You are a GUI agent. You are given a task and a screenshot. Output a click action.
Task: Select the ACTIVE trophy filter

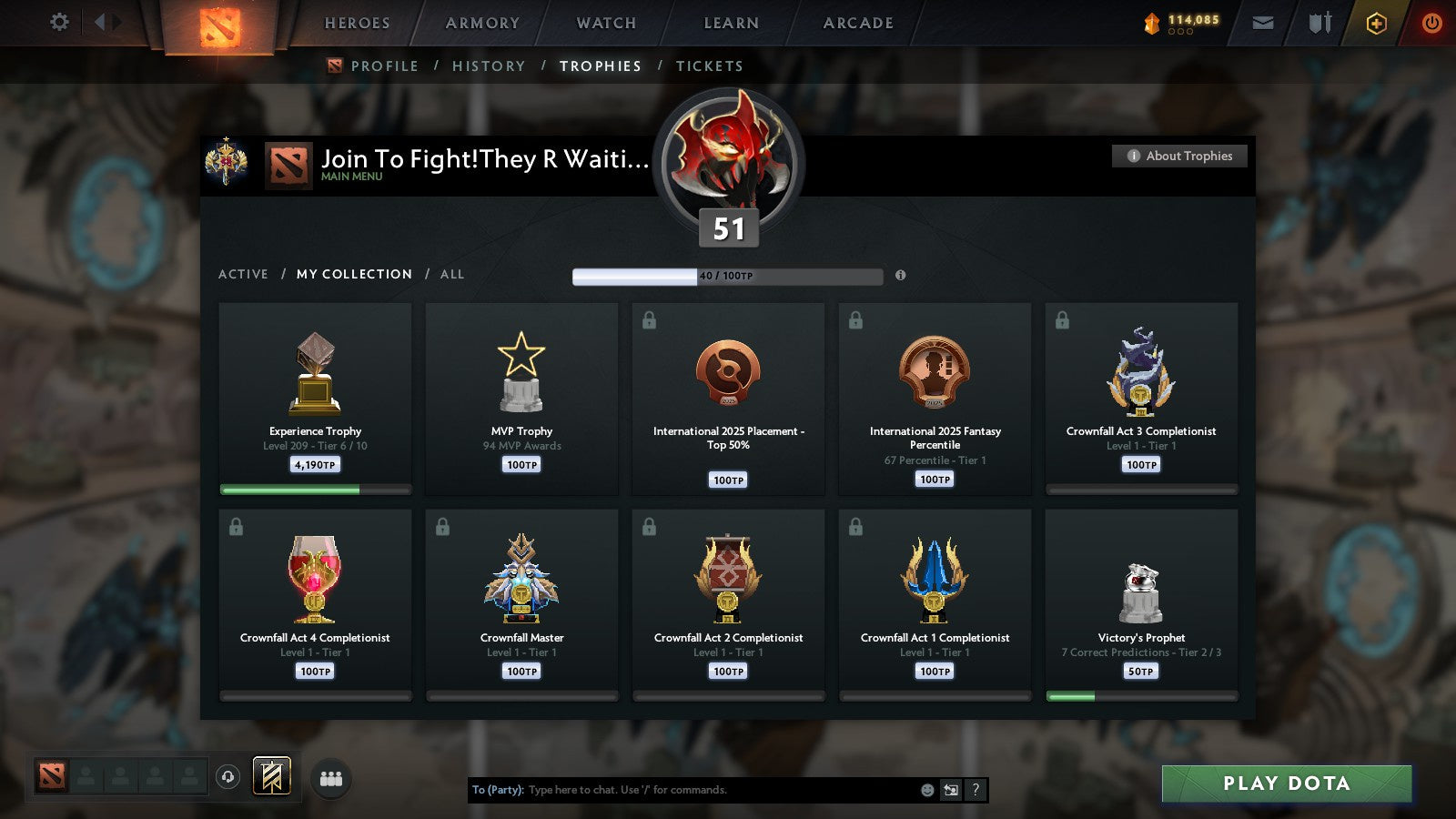pos(244,274)
